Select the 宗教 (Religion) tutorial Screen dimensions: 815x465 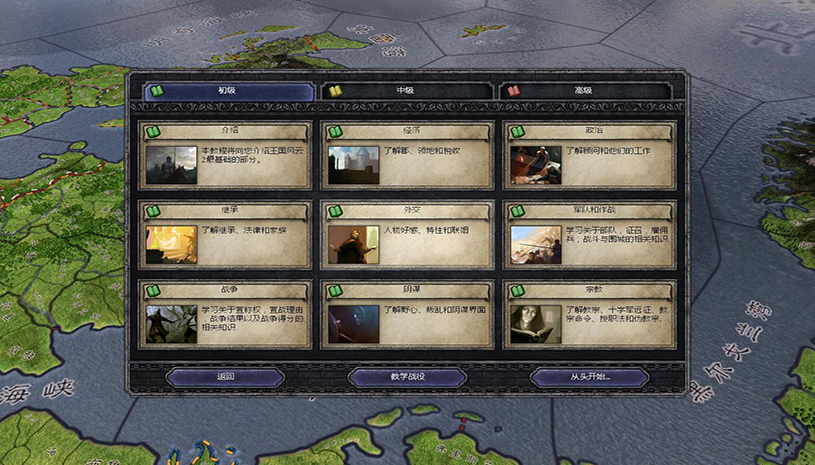[589, 314]
